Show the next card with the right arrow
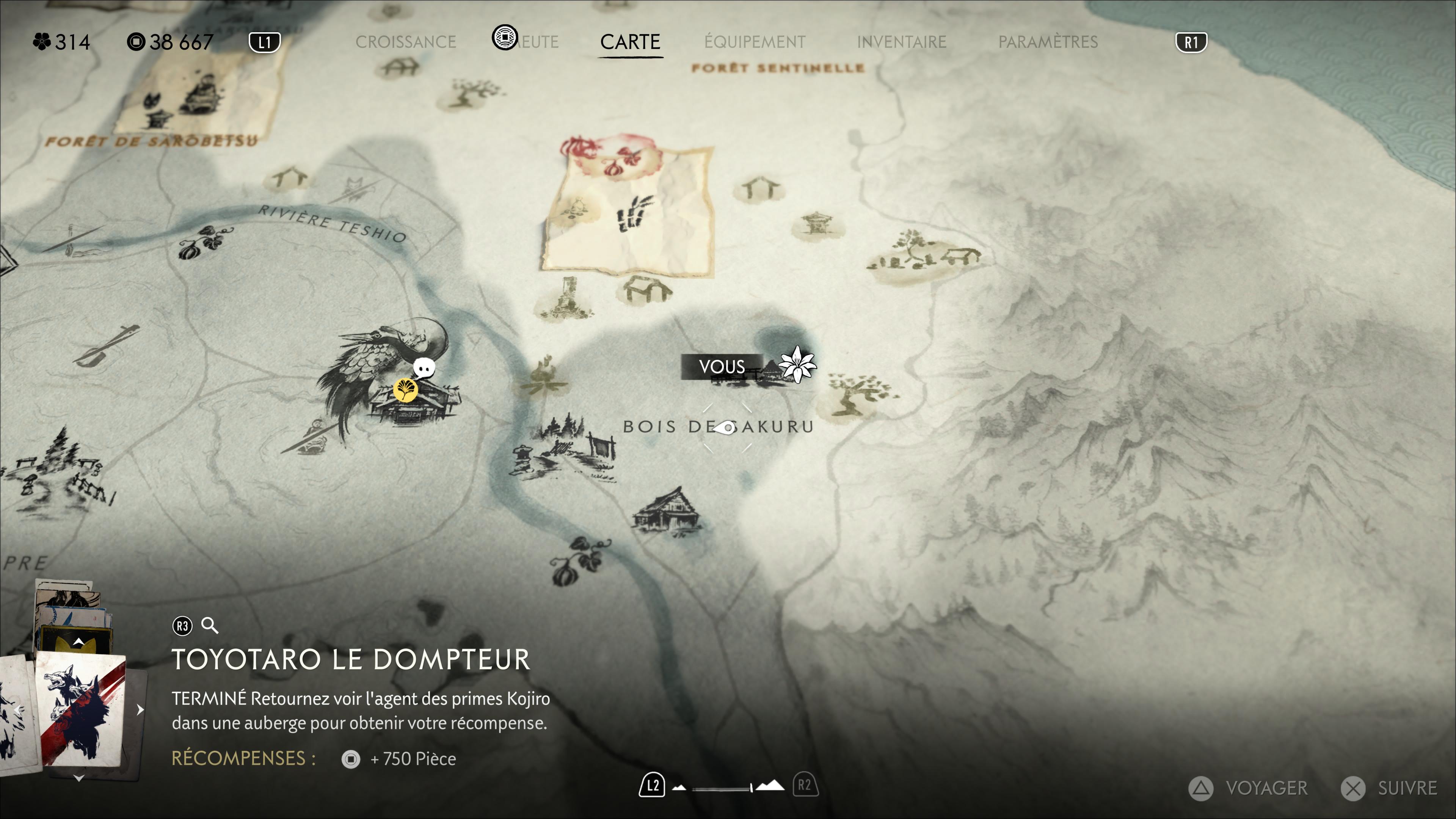This screenshot has height=819, width=1456. [x=140, y=710]
